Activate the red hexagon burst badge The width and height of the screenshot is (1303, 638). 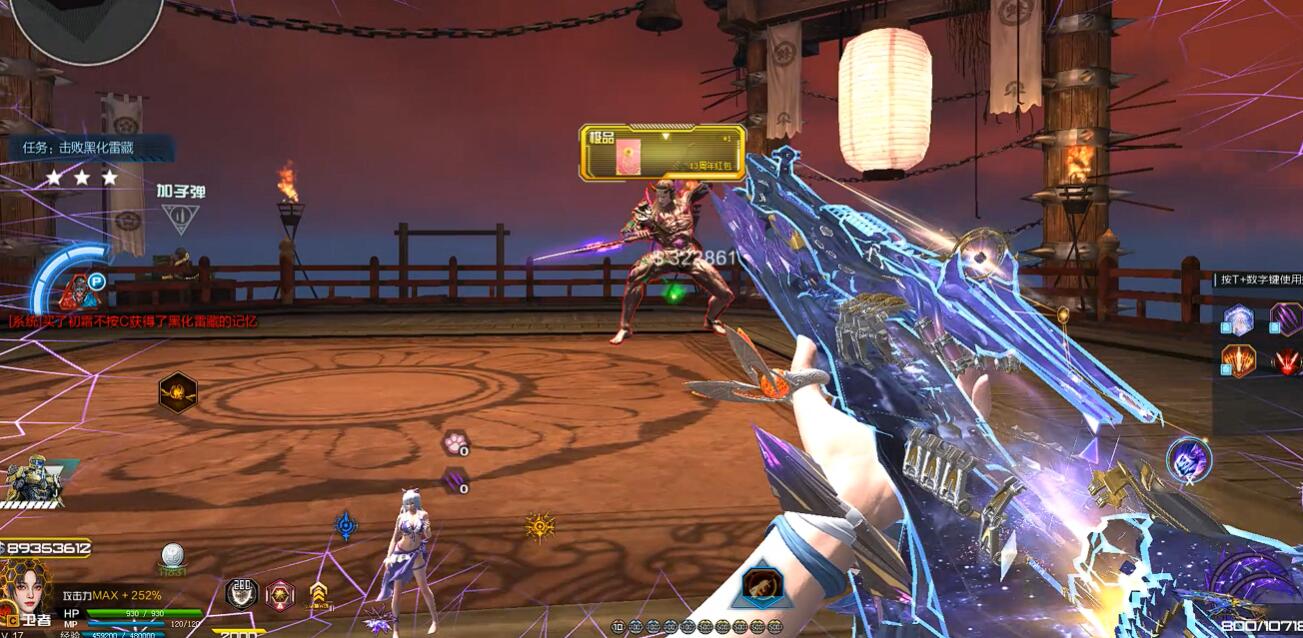point(280,594)
